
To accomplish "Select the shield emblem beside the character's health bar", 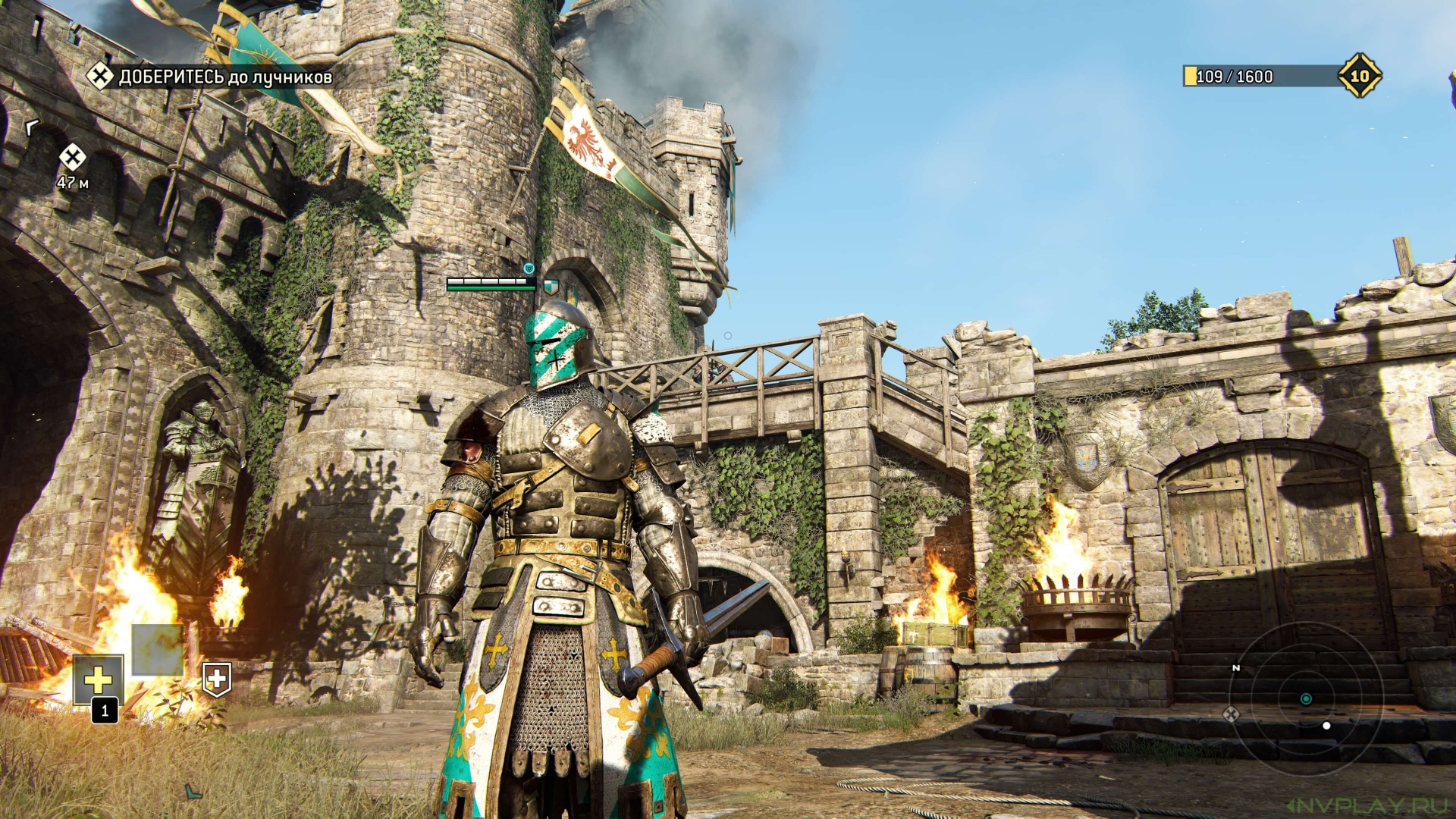I will click(x=551, y=286).
